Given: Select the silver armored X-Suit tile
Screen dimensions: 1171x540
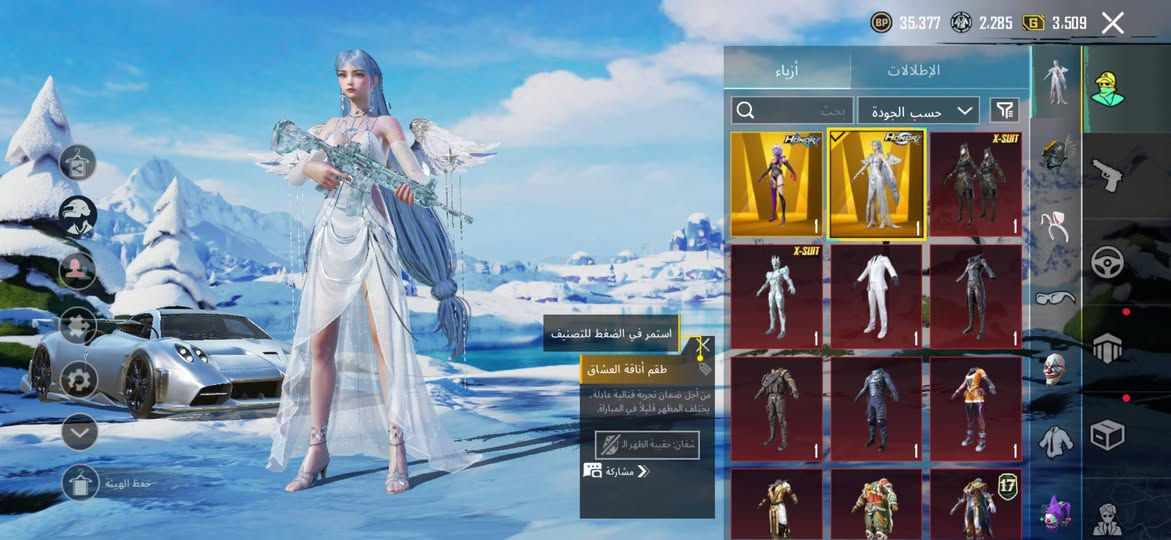Looking at the screenshot, I should pos(777,297).
